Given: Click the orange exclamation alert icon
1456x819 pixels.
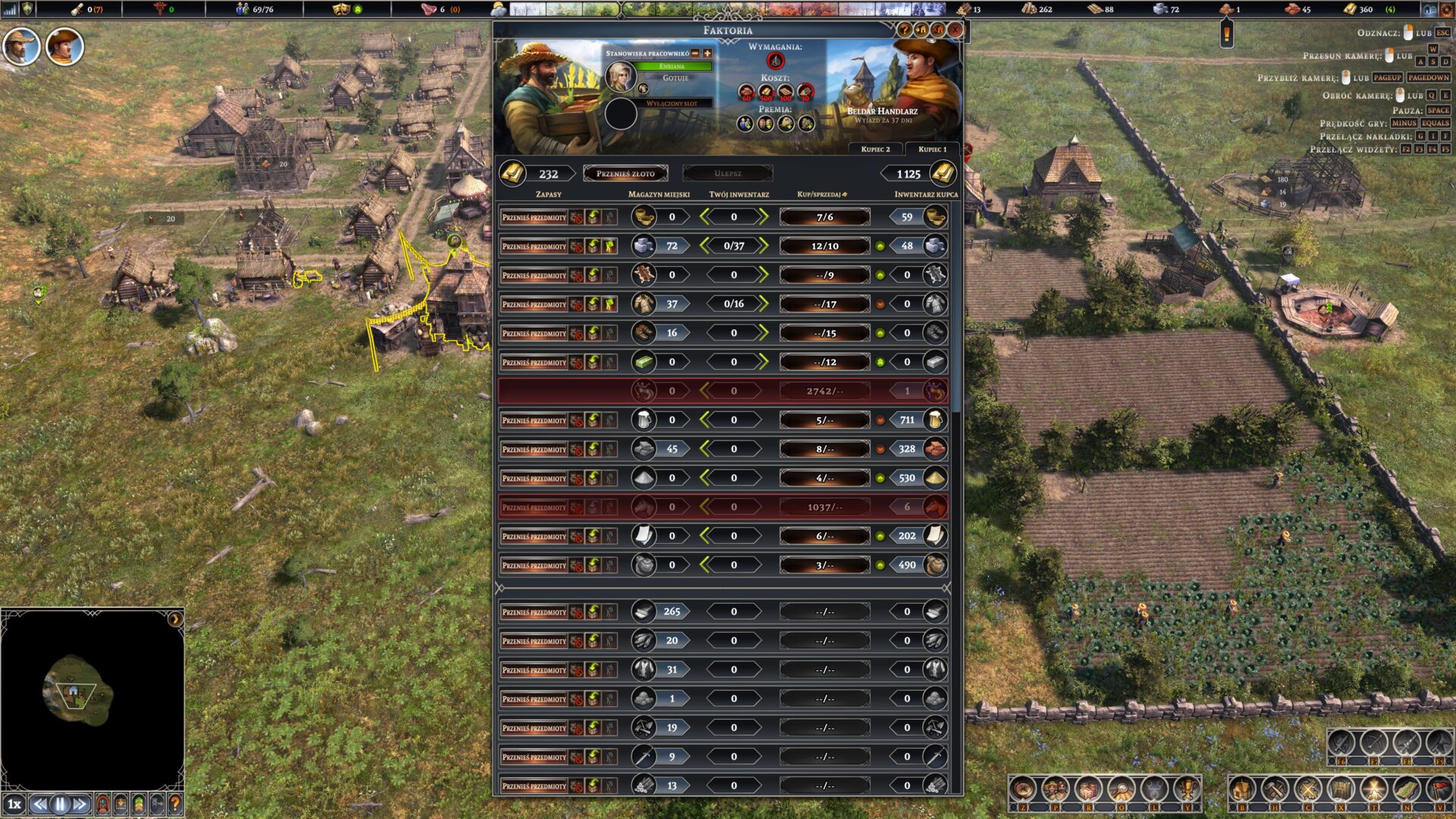Looking at the screenshot, I should tap(1226, 34).
